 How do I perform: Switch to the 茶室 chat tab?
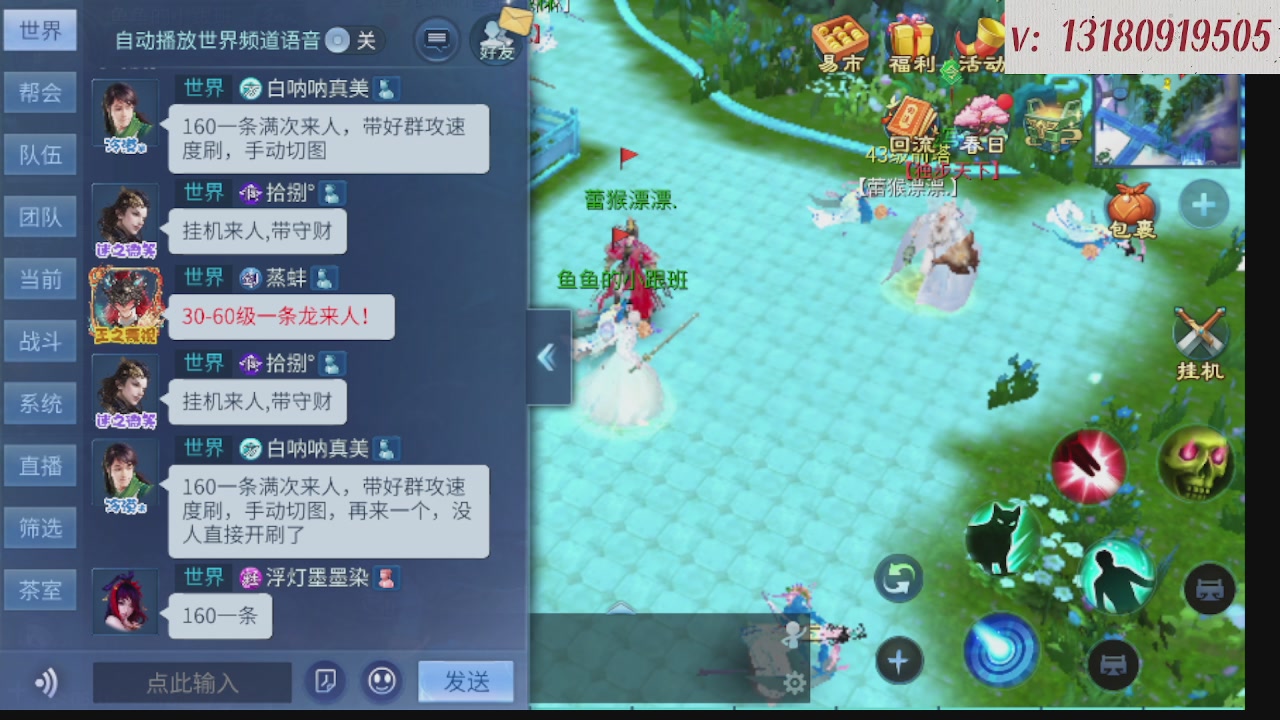(40, 589)
